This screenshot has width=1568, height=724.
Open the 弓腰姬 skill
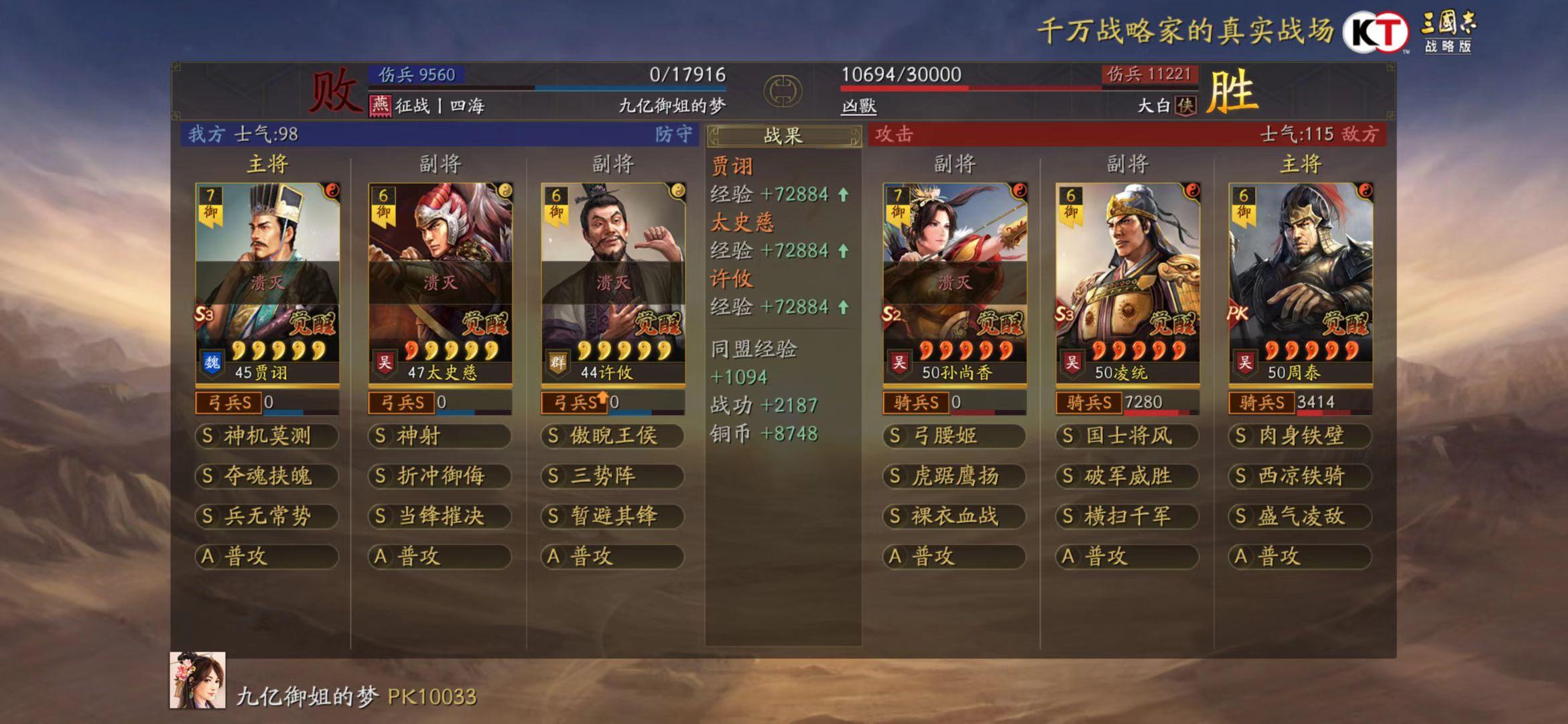click(x=954, y=436)
